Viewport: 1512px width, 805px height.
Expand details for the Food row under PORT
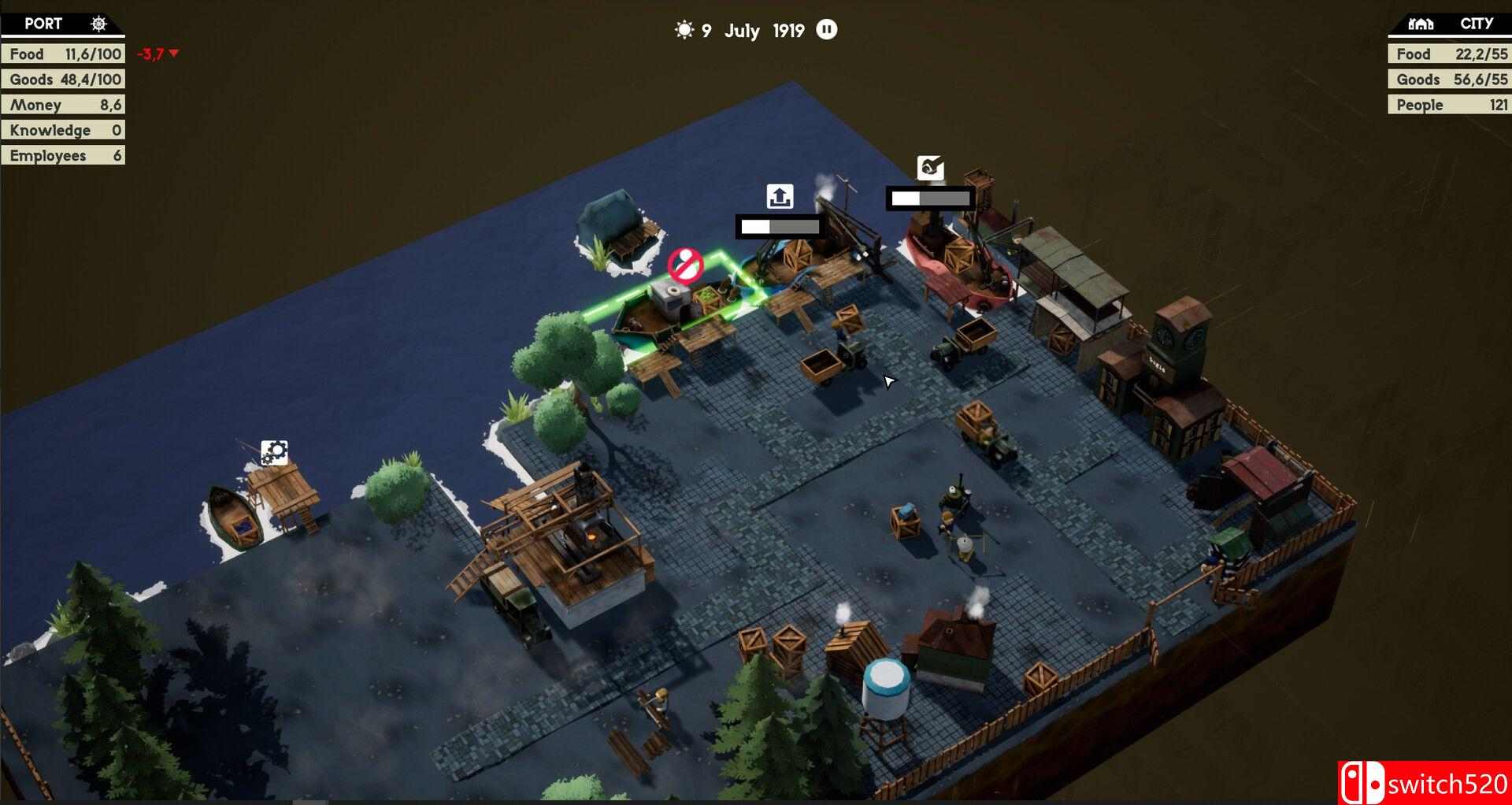point(63,54)
